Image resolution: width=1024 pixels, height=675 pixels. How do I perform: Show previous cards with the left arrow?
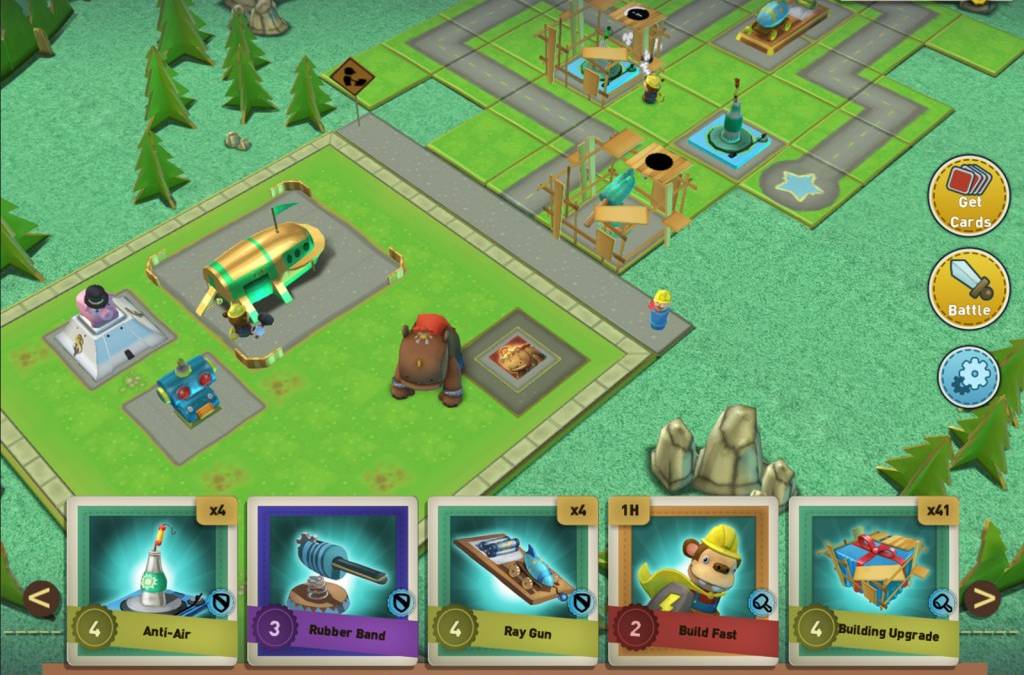click(x=42, y=600)
